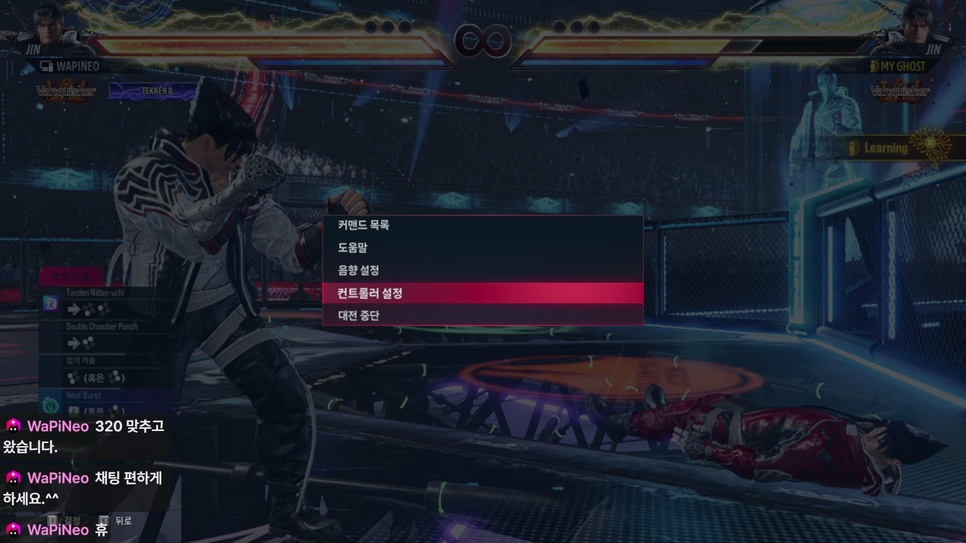Select the 도움말 help entry
This screenshot has height=543, width=966.
click(353, 248)
